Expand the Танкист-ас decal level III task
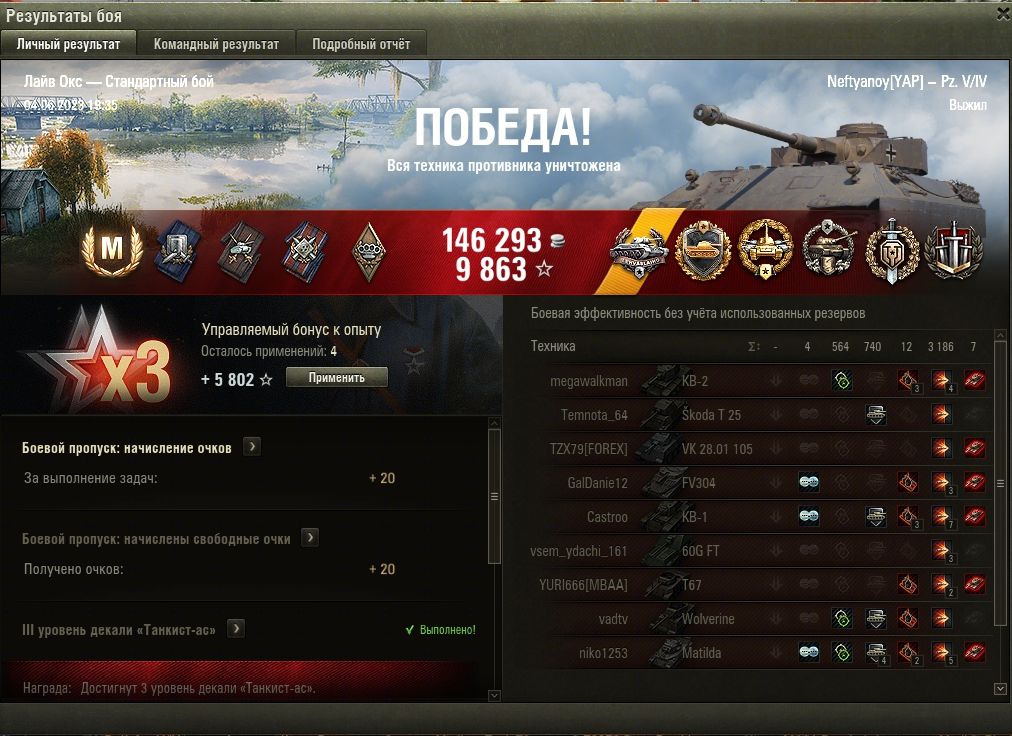 (x=236, y=629)
